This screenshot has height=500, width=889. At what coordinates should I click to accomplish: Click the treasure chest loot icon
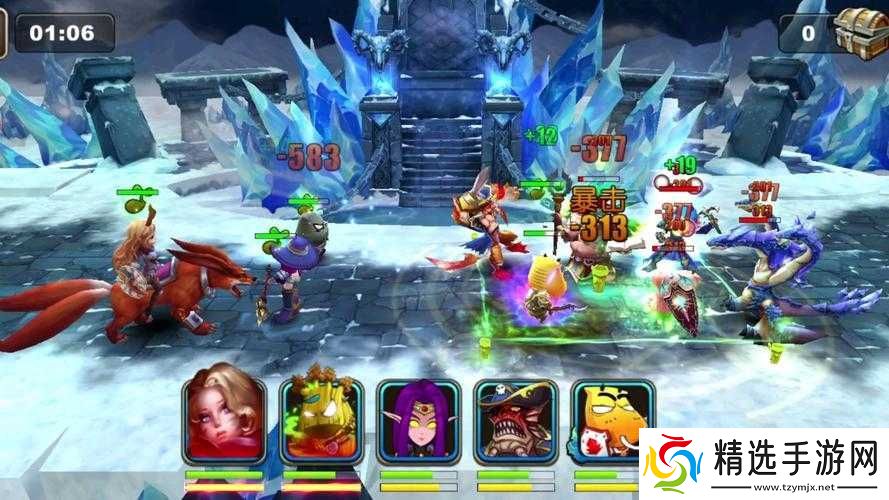858,31
